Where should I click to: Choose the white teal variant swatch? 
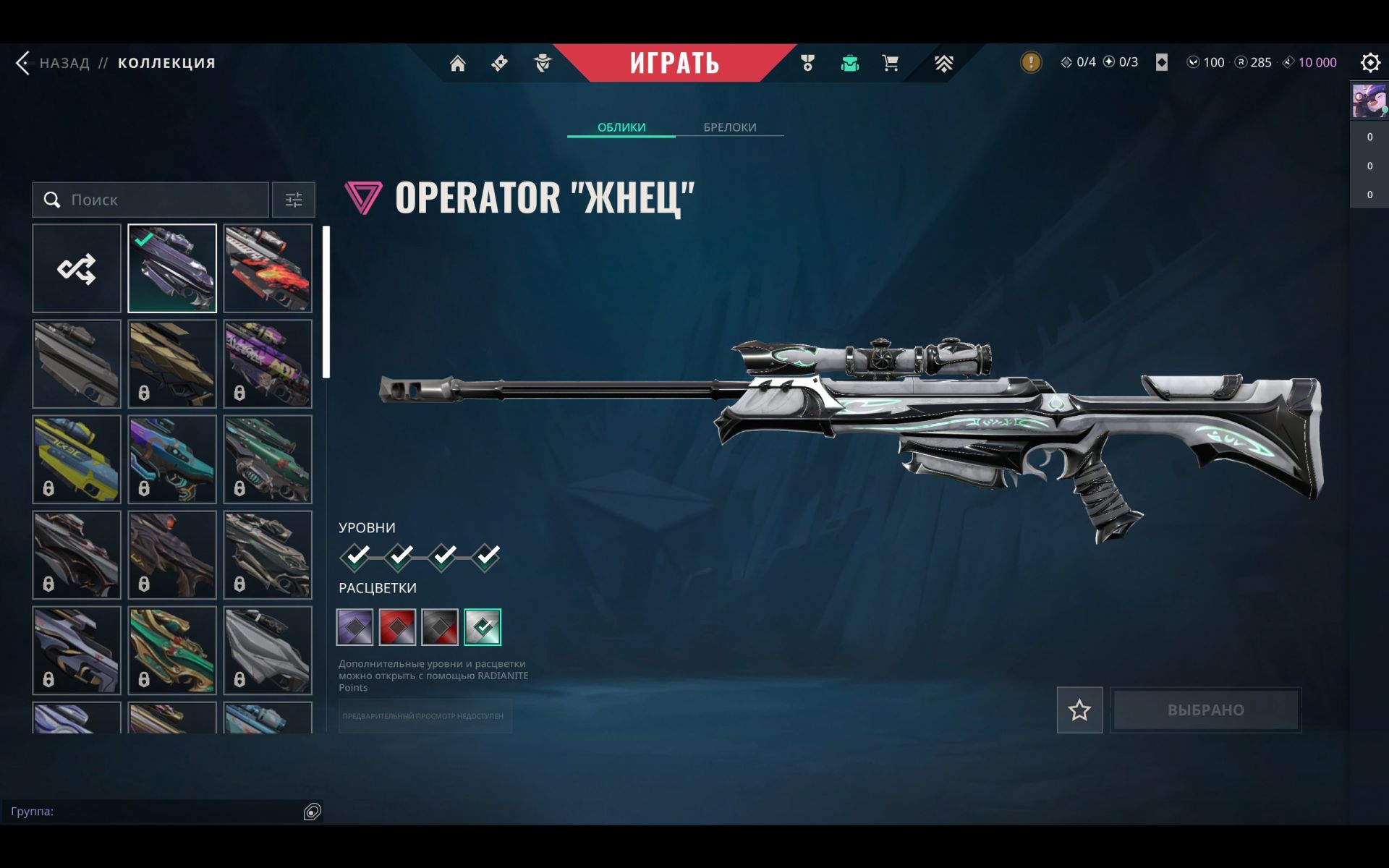click(x=483, y=627)
